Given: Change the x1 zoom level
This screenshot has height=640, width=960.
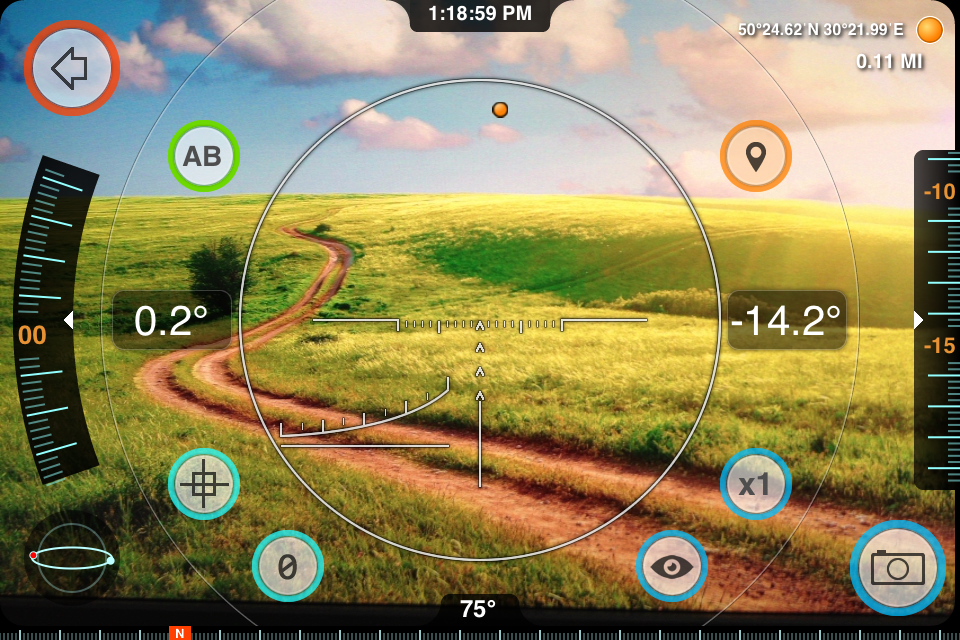Looking at the screenshot, I should click(756, 484).
